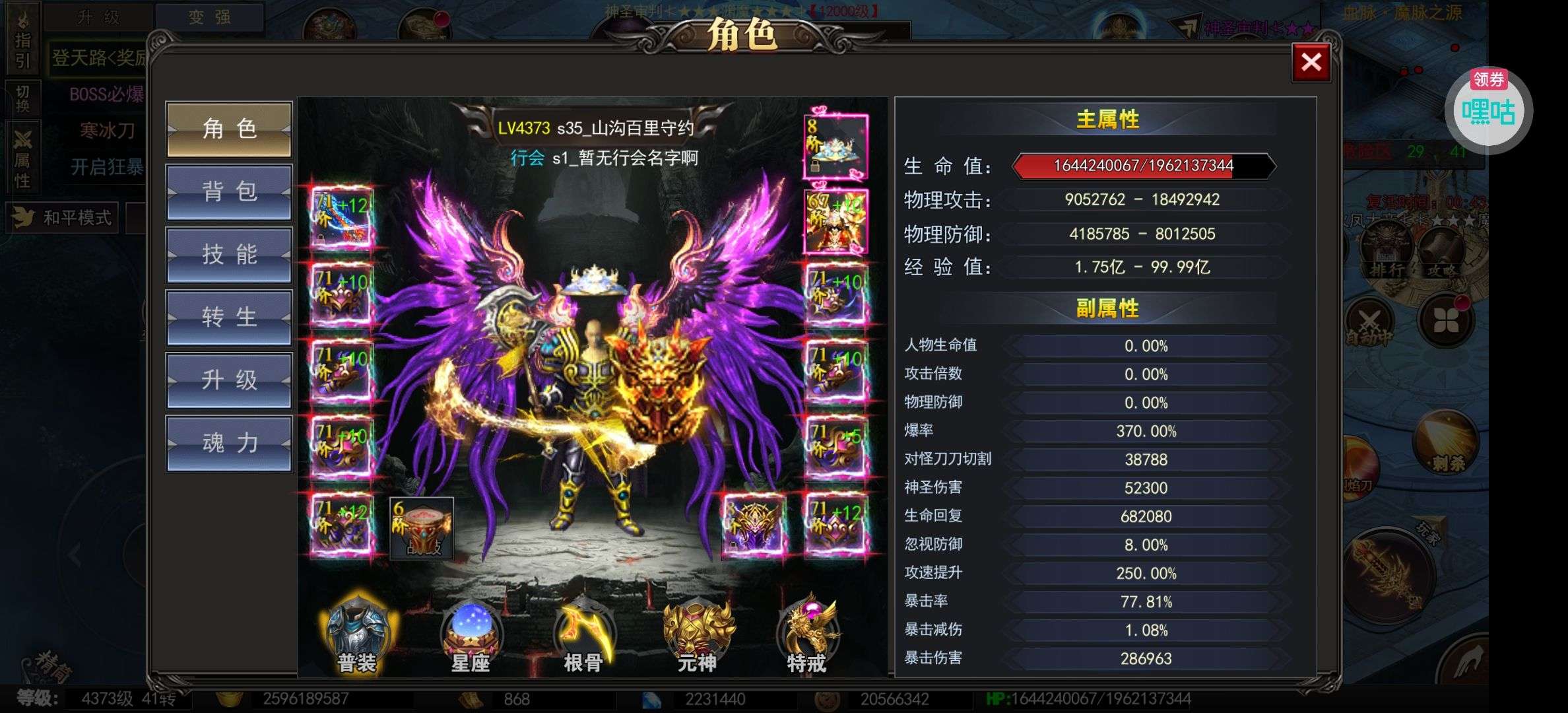Image resolution: width=1568 pixels, height=713 pixels.
Task: Switch to the 背包 tab
Action: pos(229,192)
